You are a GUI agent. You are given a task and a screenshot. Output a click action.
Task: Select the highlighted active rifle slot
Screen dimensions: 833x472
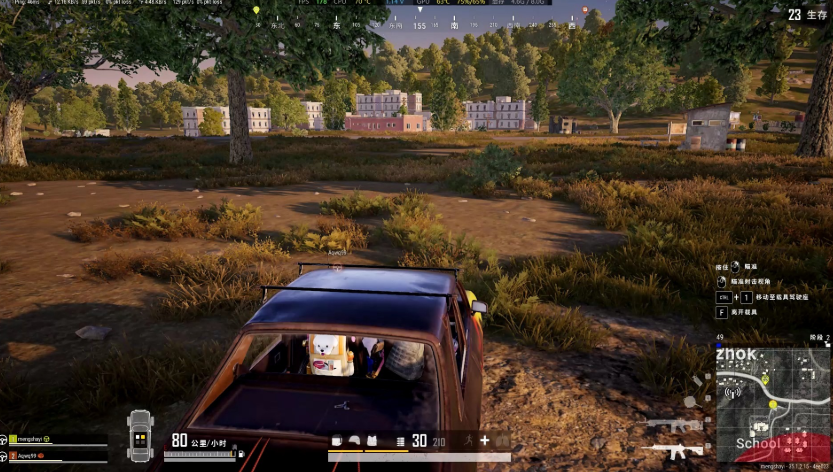coord(672,451)
